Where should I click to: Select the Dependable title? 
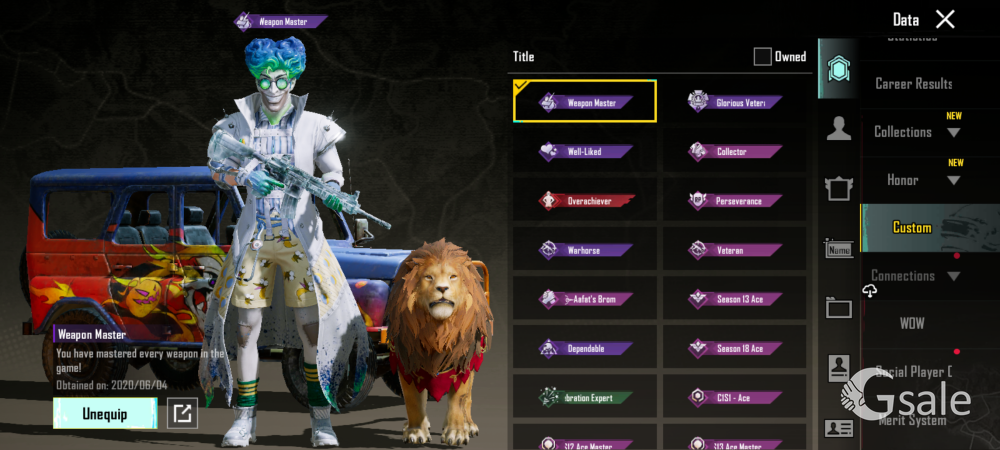[585, 348]
